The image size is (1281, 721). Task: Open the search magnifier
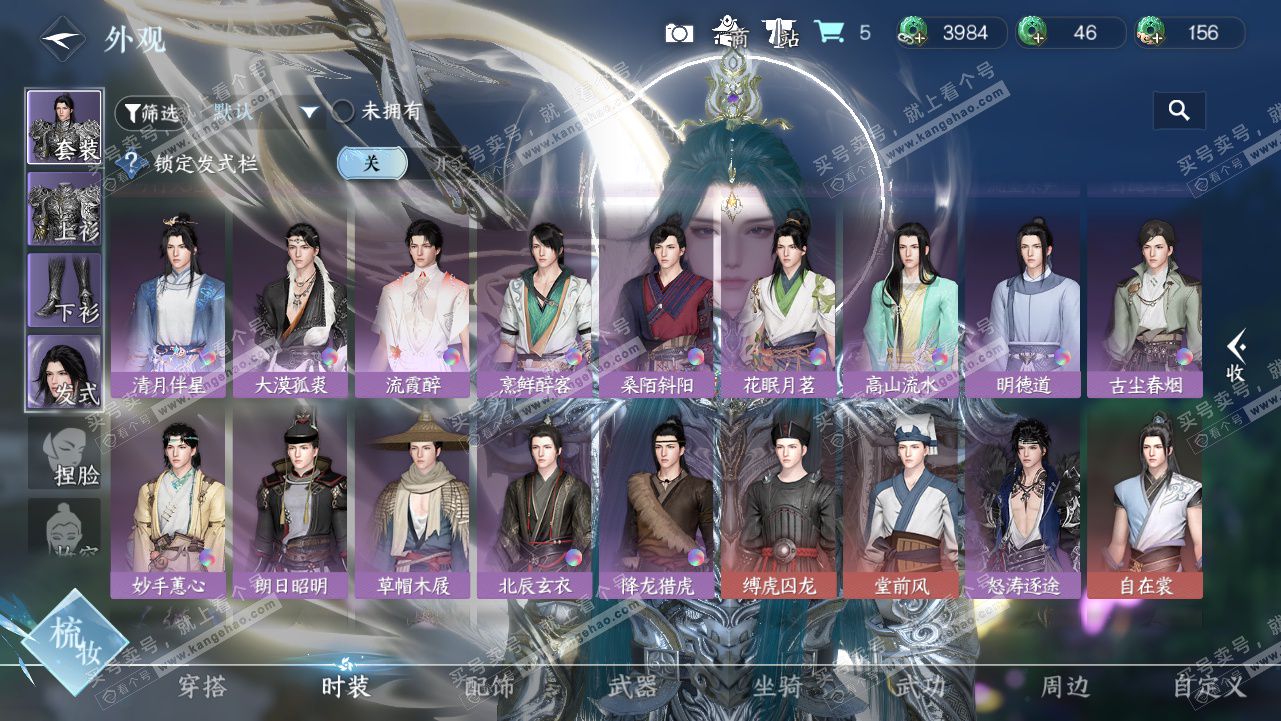click(1179, 111)
